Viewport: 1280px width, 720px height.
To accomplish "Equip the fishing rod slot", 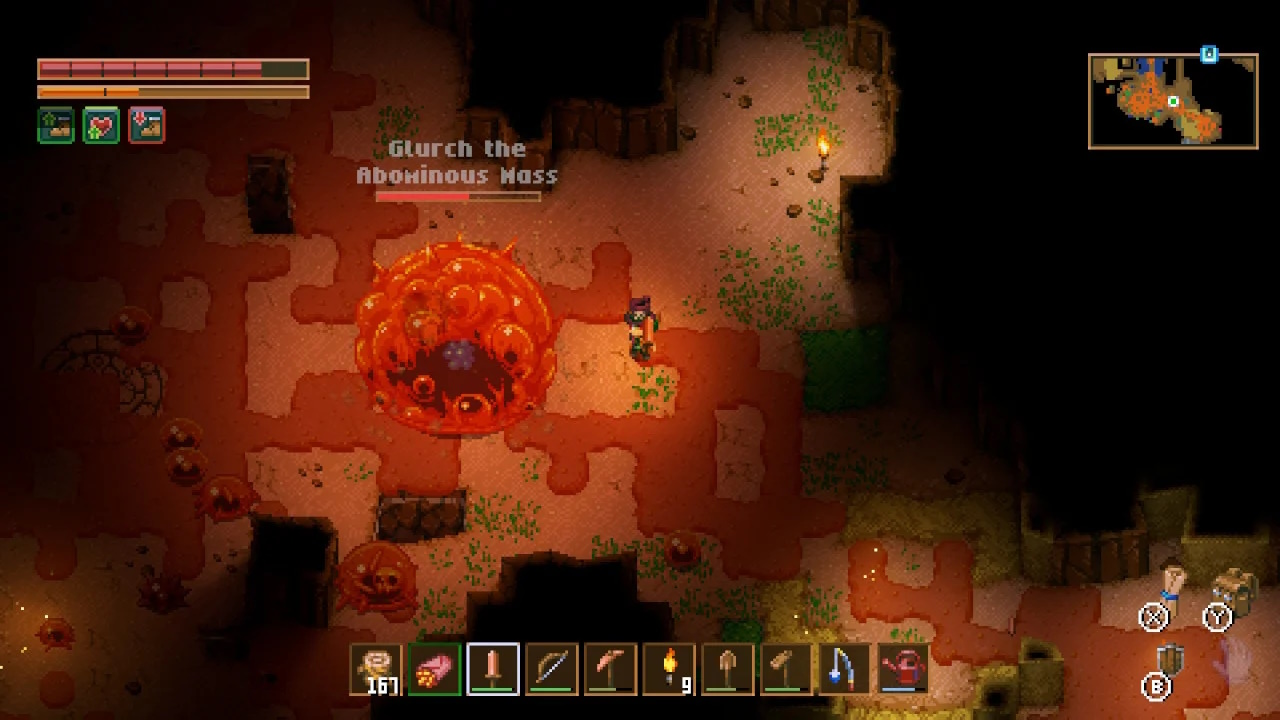I will click(845, 669).
